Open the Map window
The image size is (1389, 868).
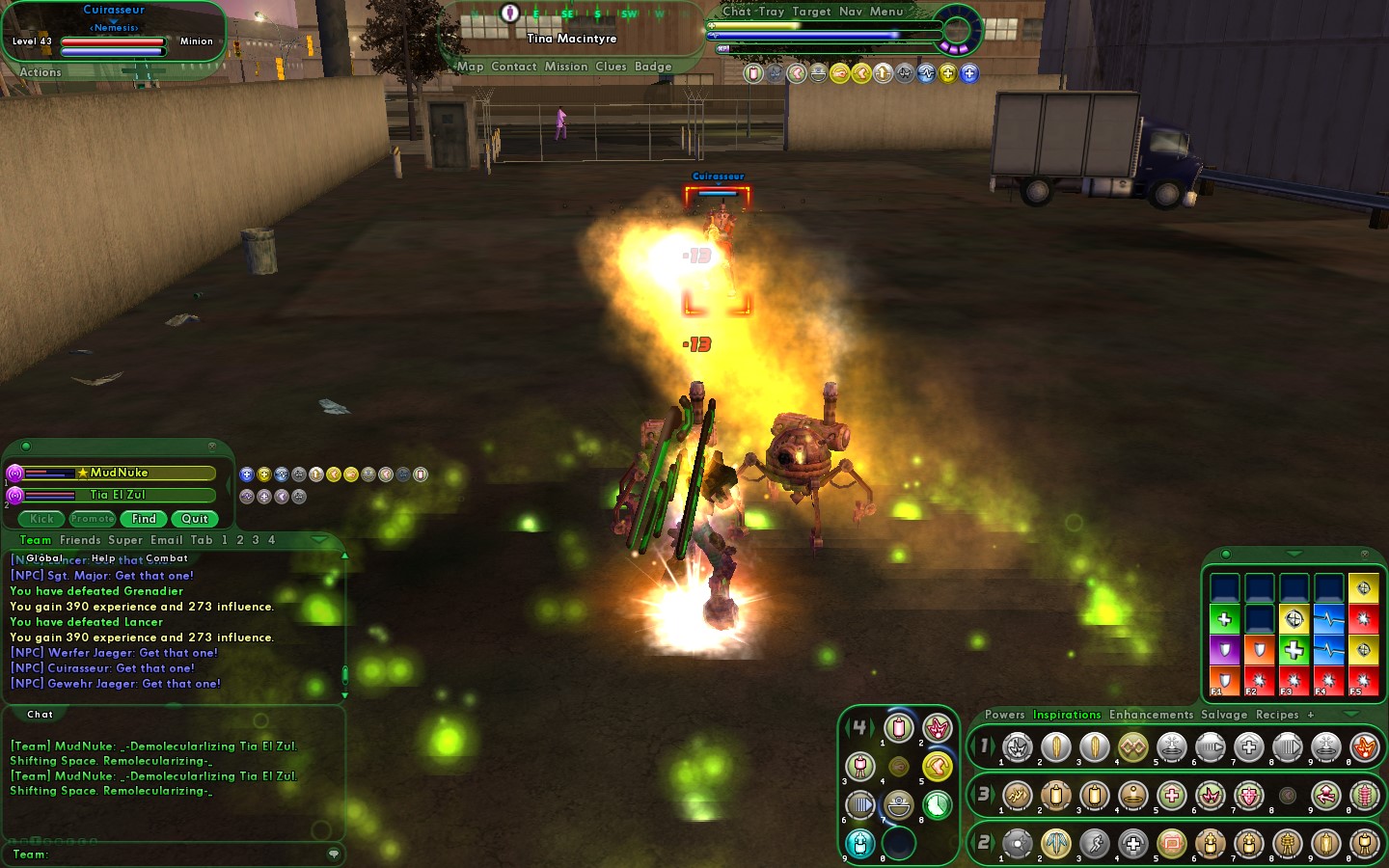tap(471, 67)
